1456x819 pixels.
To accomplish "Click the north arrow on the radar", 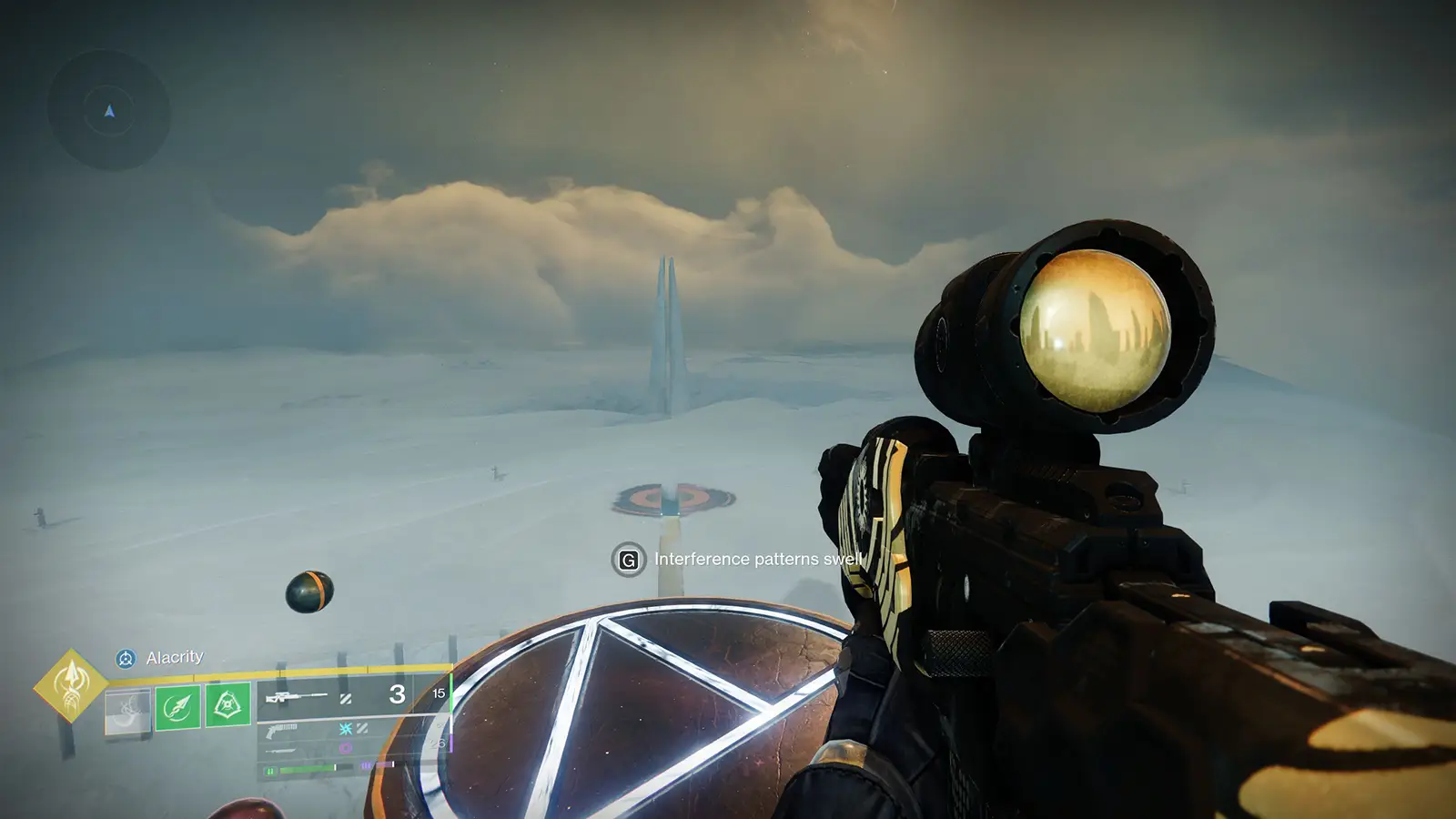I will (107, 111).
